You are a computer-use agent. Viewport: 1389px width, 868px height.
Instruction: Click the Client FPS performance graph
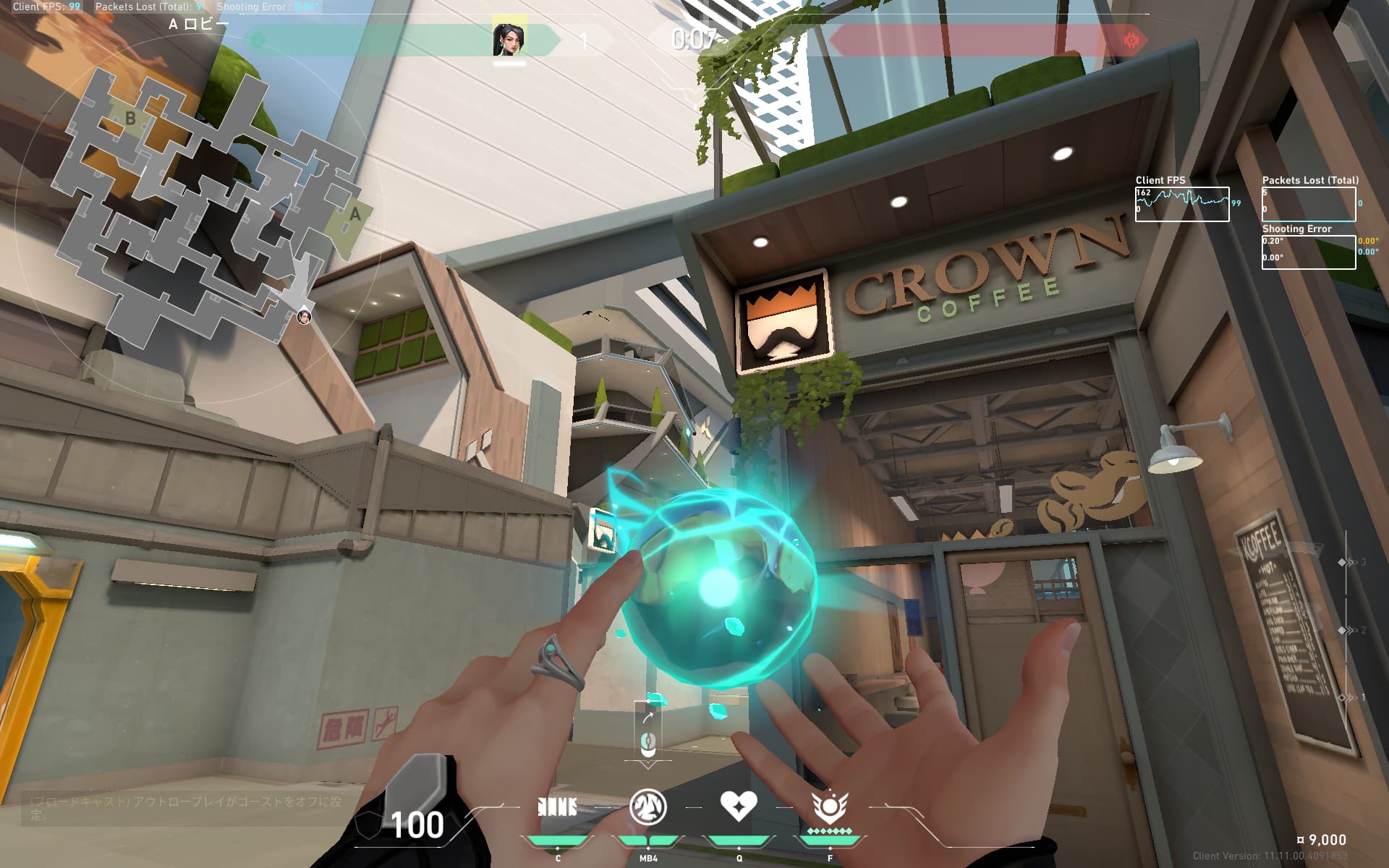pos(1181,204)
